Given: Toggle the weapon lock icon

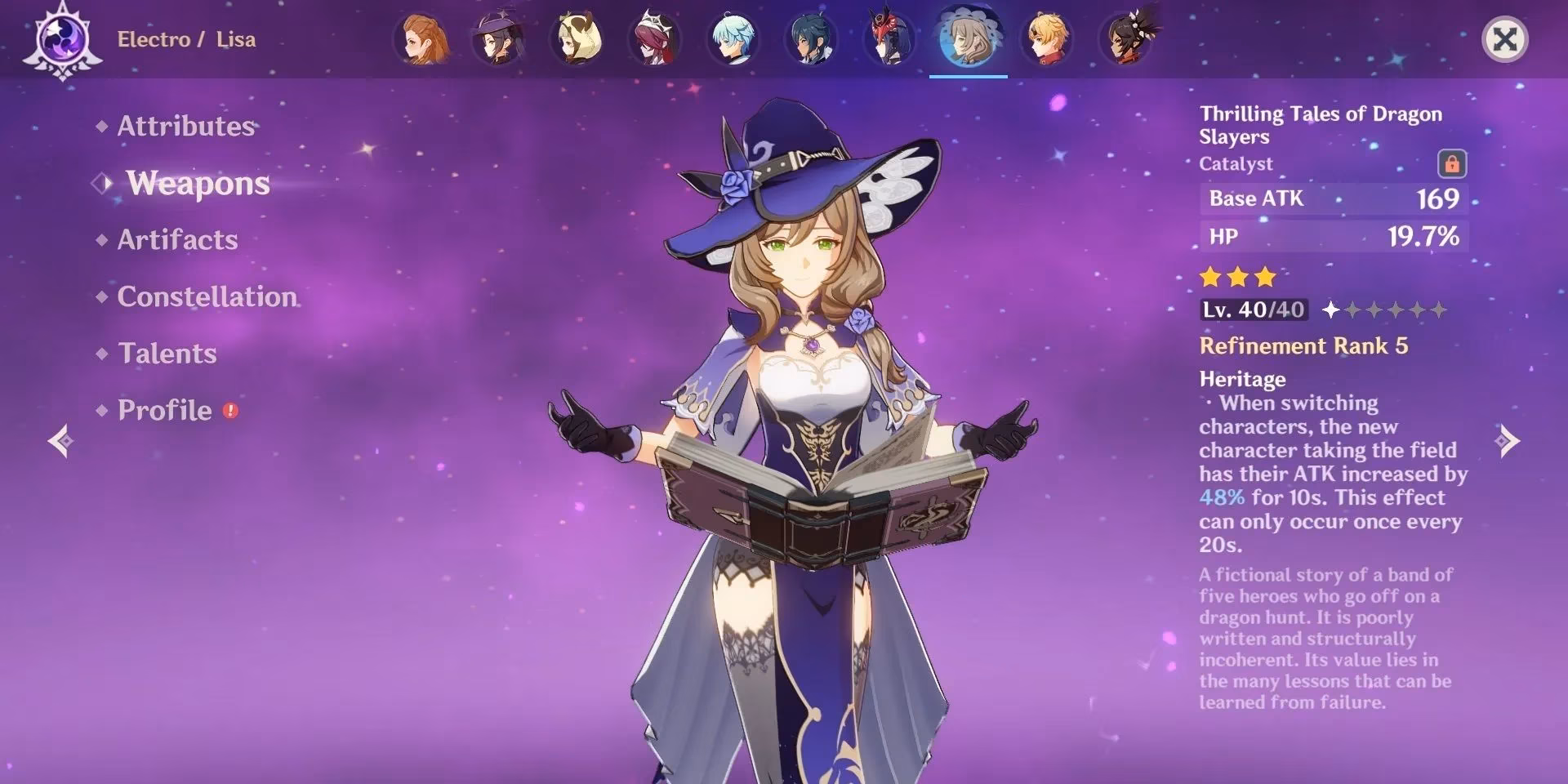Looking at the screenshot, I should click(1451, 164).
